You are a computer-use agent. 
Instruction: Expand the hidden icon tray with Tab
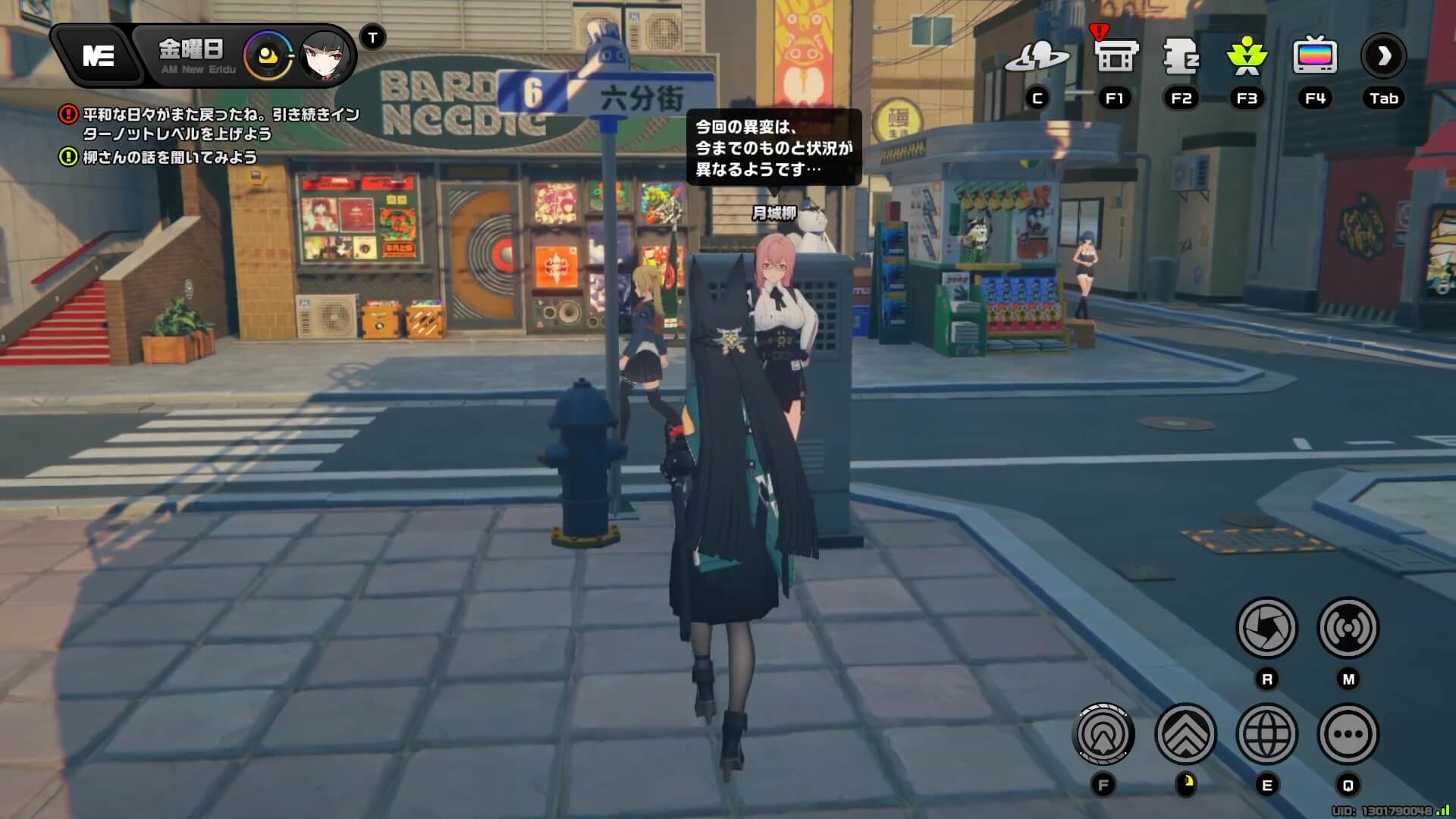[x=1383, y=55]
